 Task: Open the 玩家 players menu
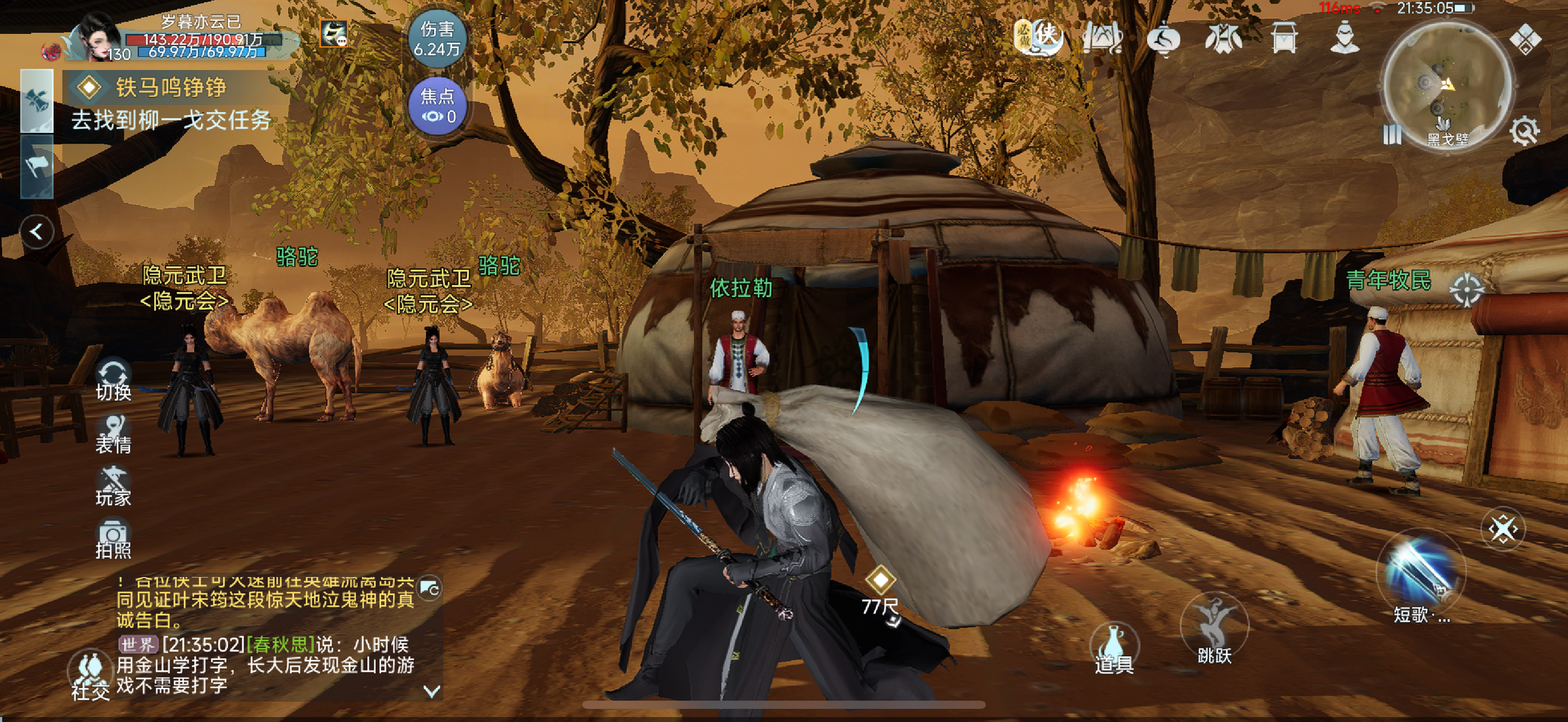(113, 488)
